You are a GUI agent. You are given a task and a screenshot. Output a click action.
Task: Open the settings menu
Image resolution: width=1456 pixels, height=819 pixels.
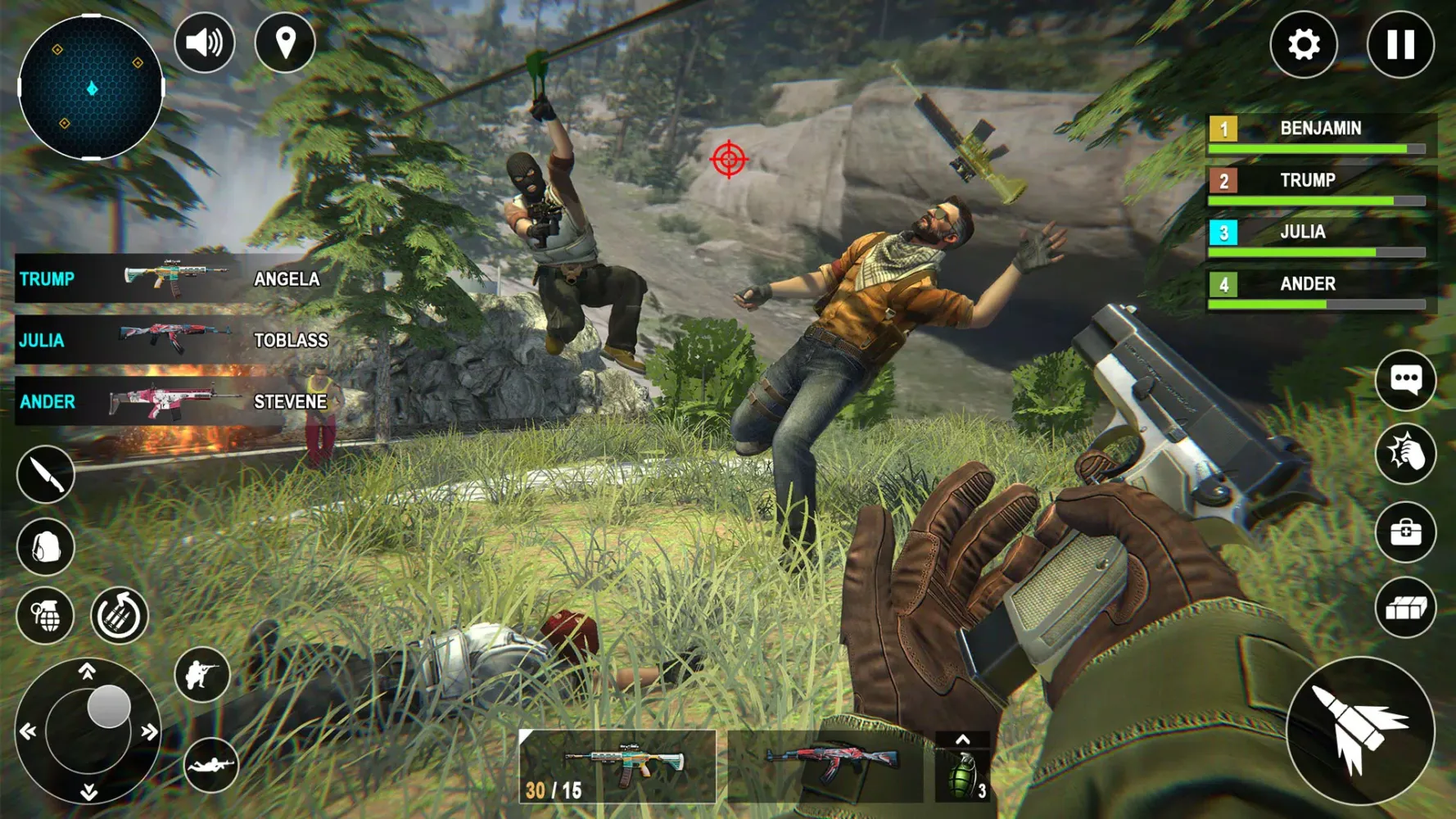1304,45
